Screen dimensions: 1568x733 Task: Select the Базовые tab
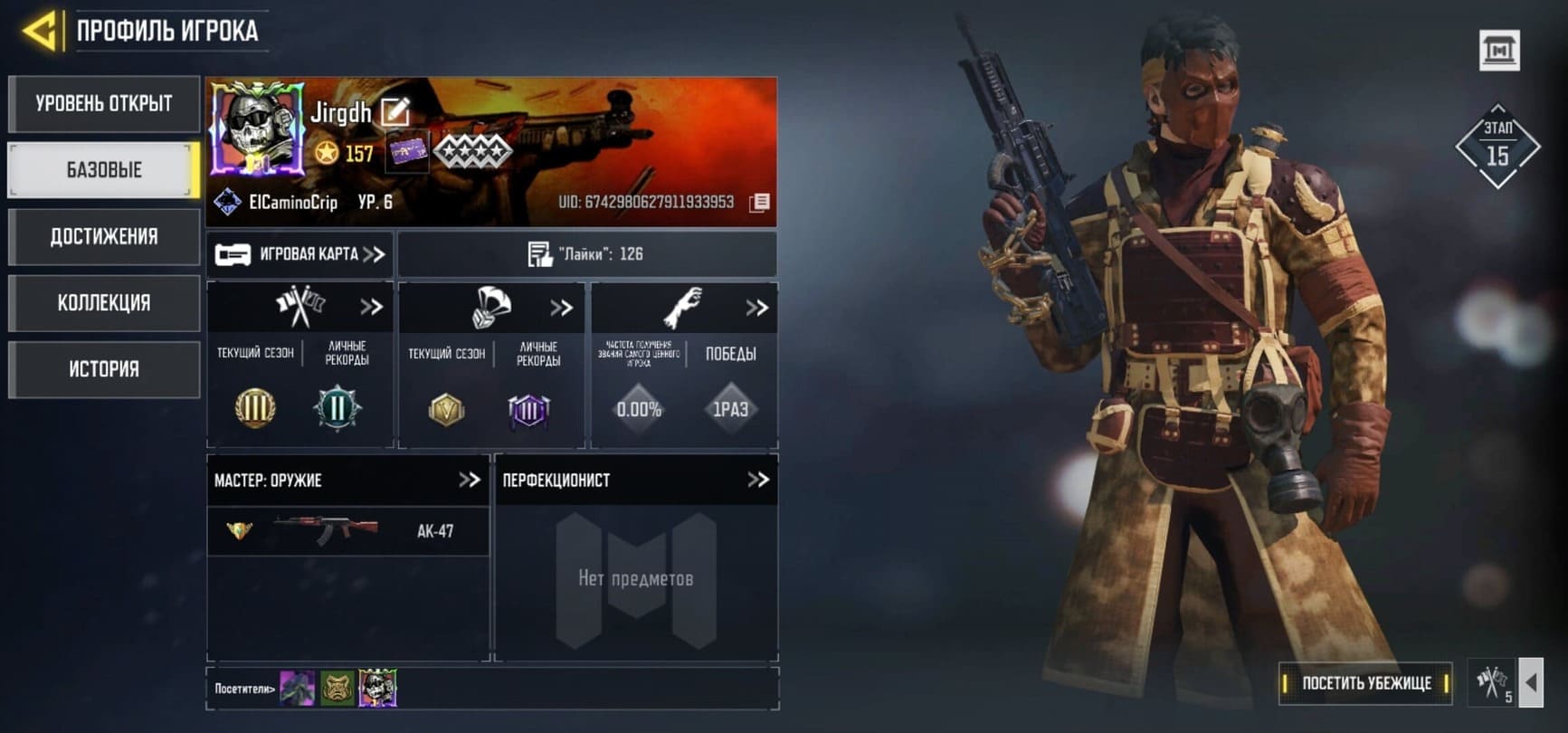click(x=104, y=170)
